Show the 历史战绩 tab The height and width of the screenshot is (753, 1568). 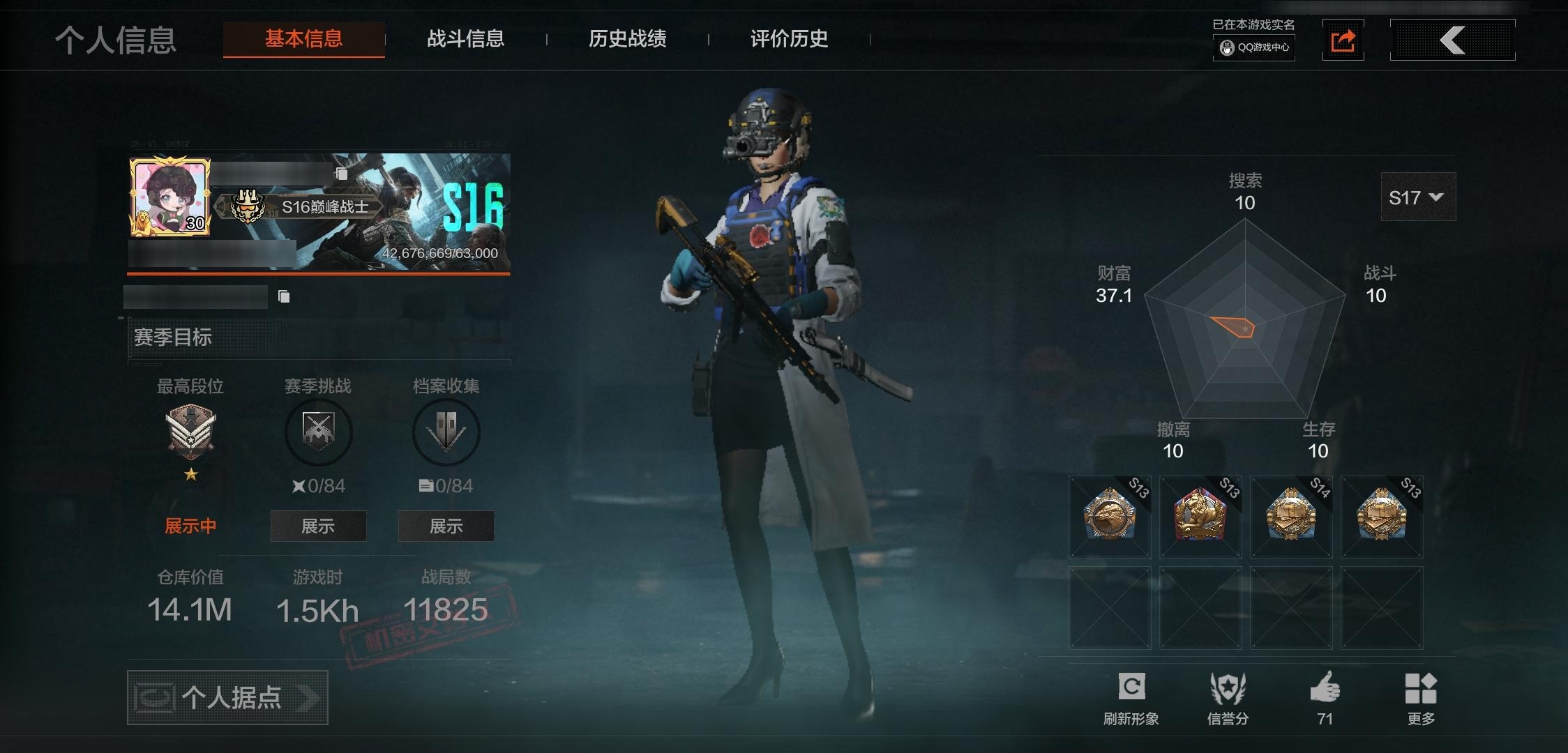point(627,39)
